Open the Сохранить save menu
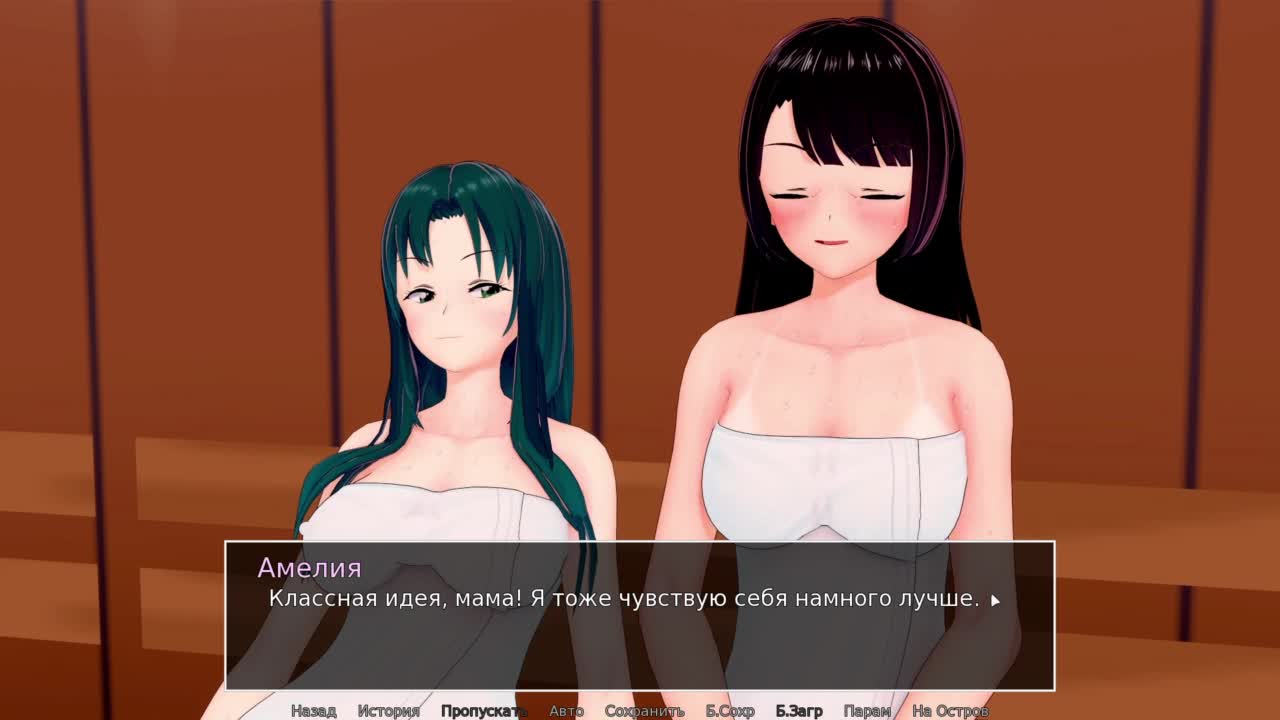 tap(644, 711)
